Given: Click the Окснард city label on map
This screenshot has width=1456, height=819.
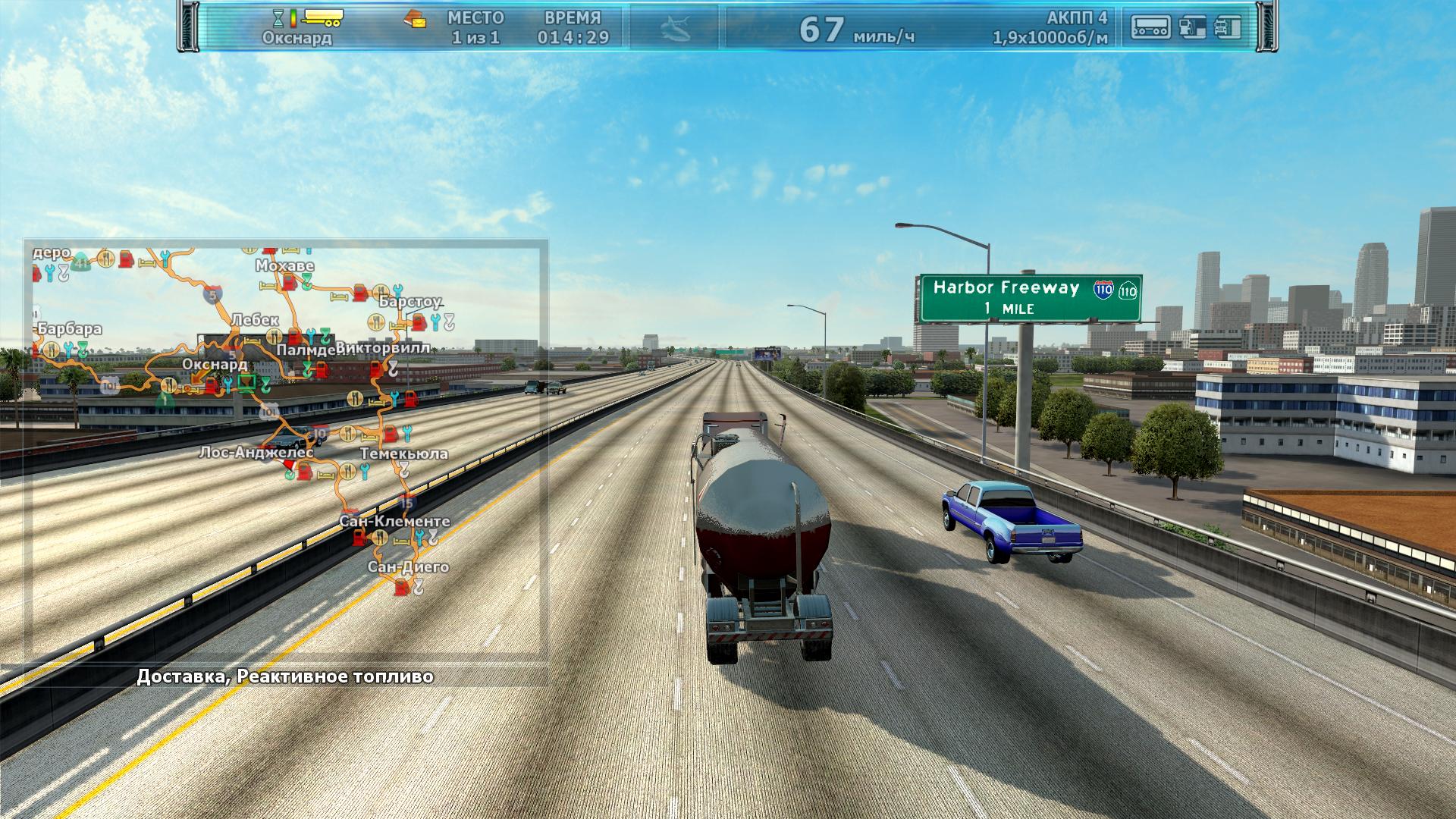Looking at the screenshot, I should (x=215, y=364).
